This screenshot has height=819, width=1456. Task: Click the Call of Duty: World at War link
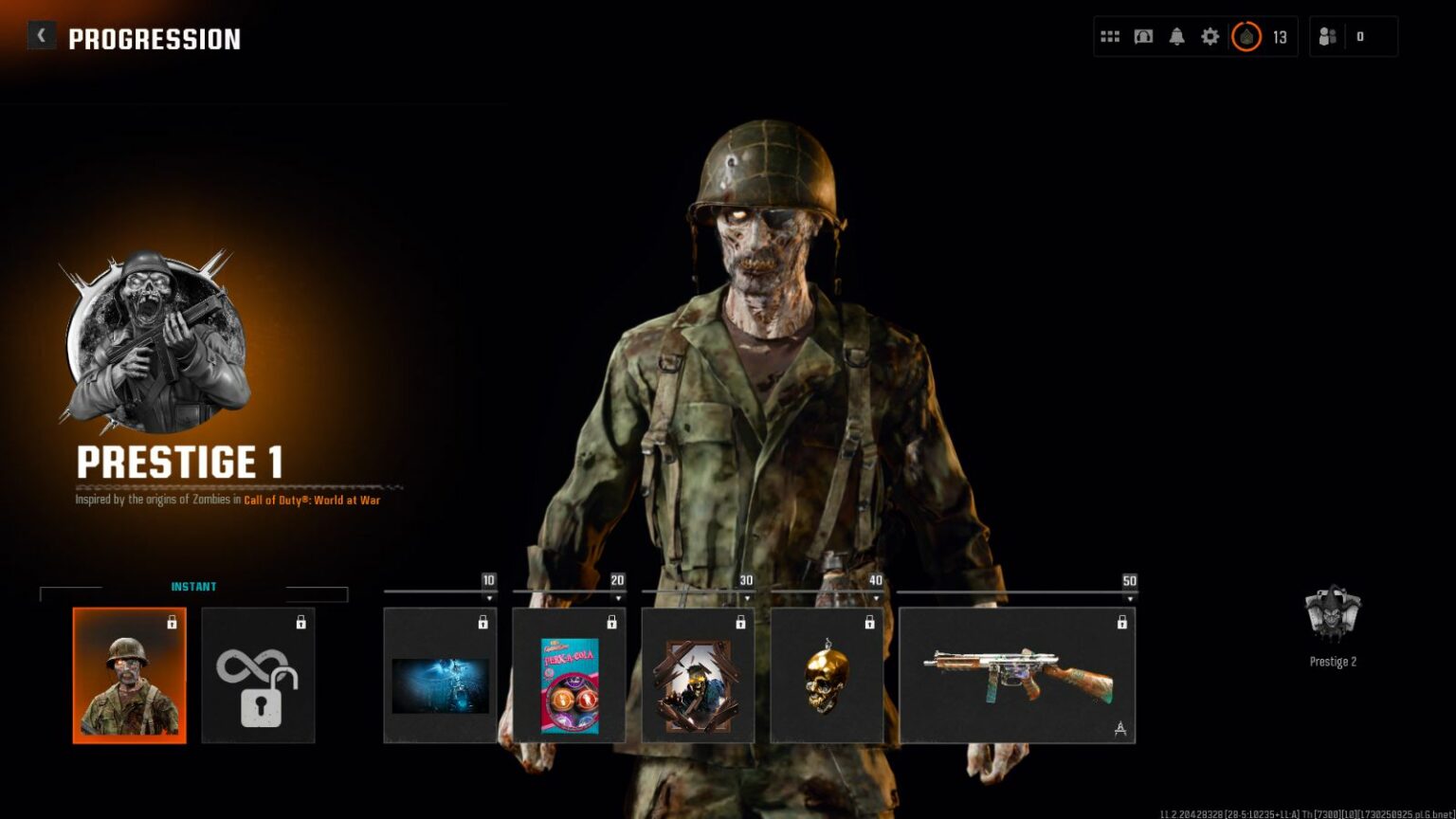tap(313, 500)
